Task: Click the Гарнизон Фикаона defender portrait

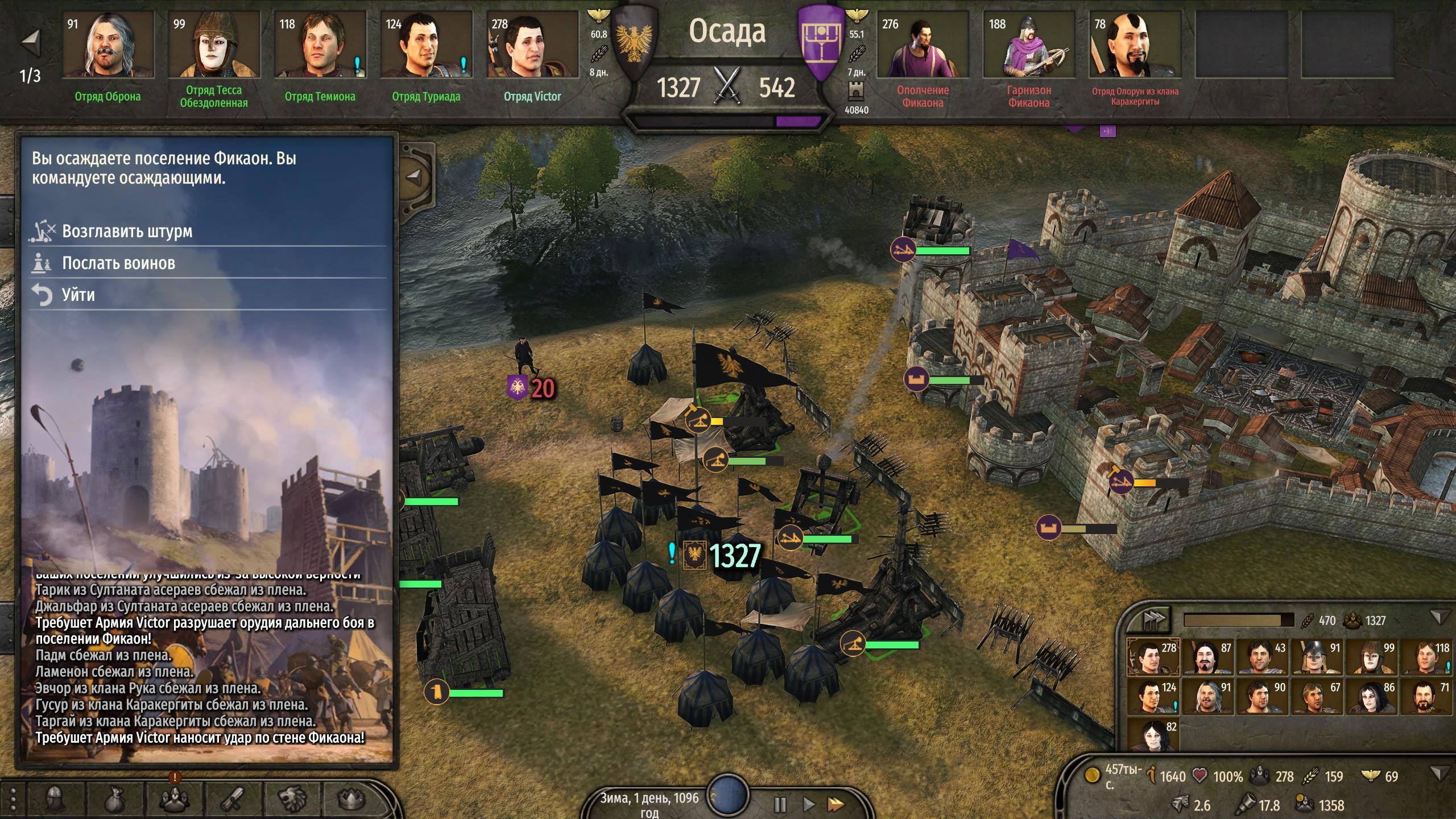Action: [x=1028, y=45]
